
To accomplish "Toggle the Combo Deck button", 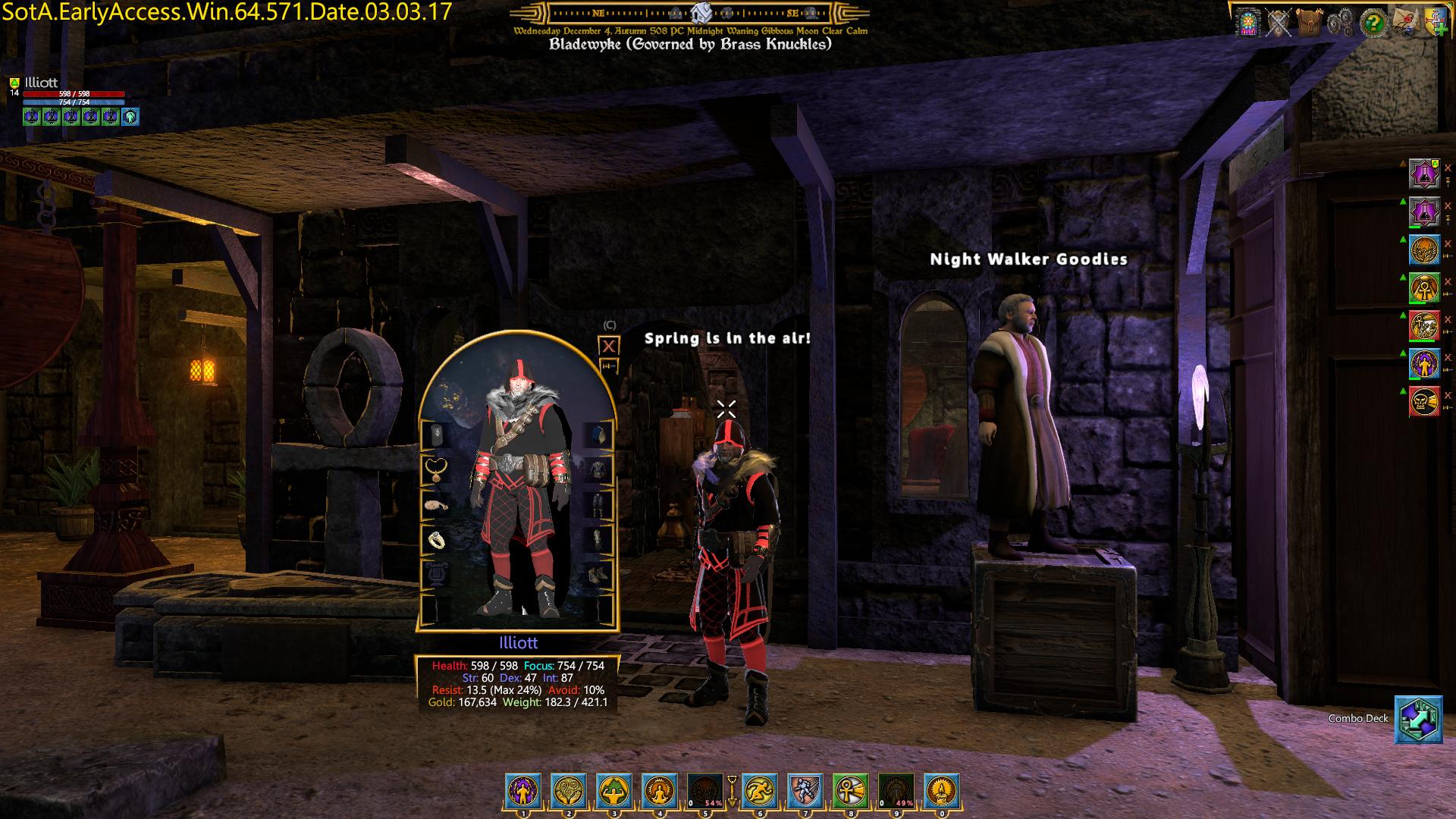I will [x=1418, y=719].
